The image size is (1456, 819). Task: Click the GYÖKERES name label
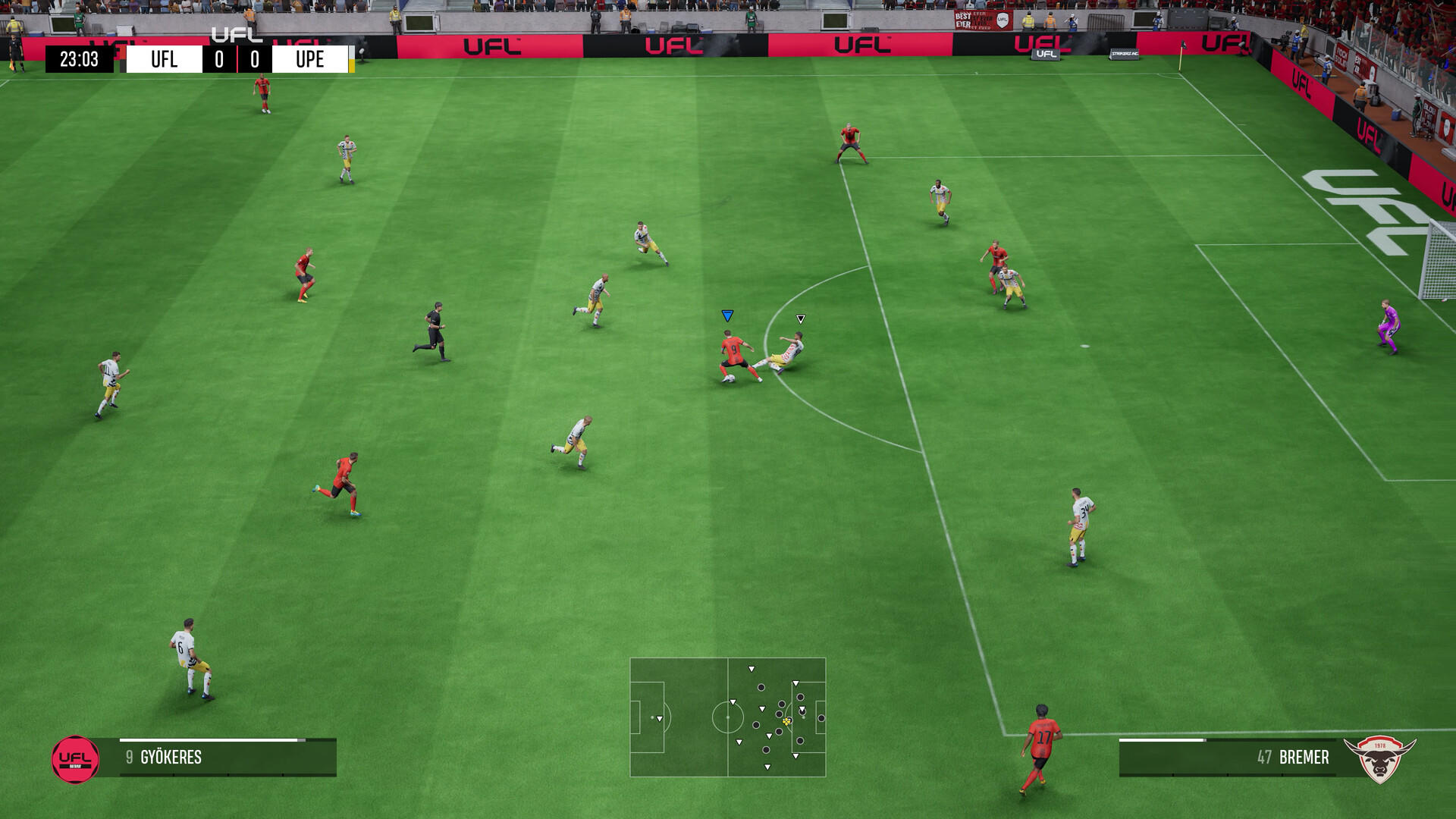pyautogui.click(x=171, y=757)
